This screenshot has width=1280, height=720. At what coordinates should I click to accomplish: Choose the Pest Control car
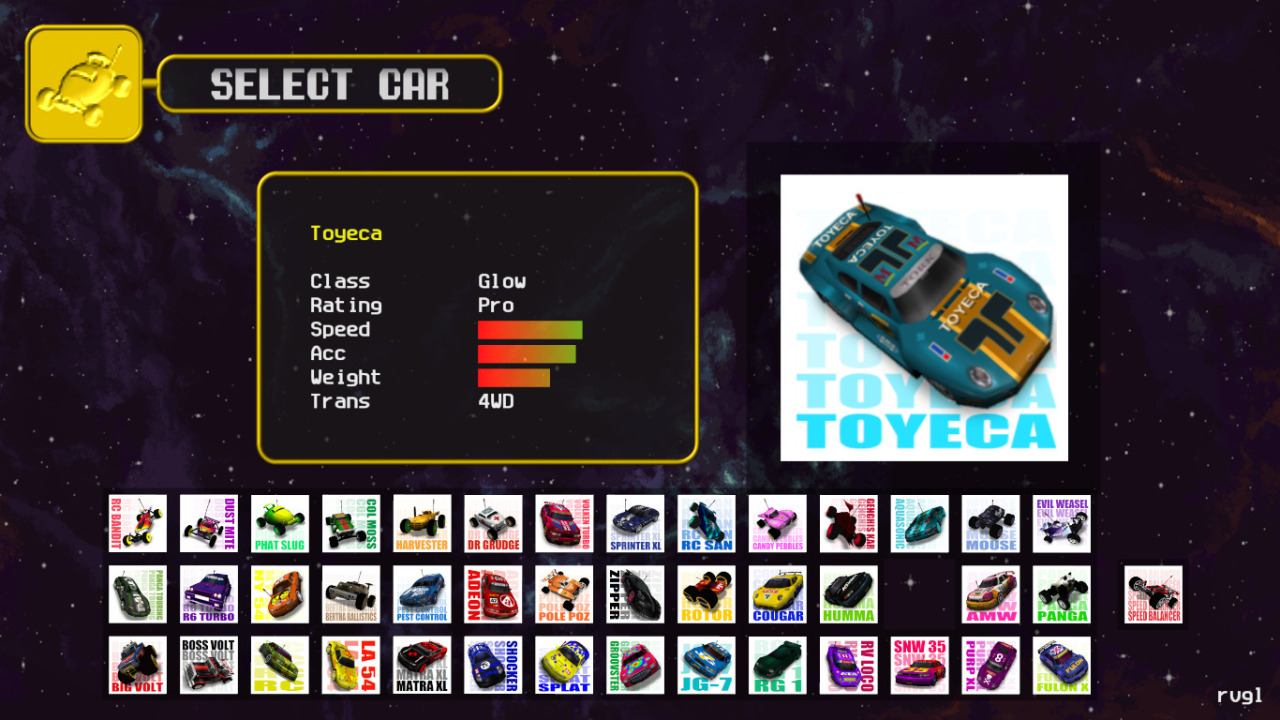click(x=422, y=594)
